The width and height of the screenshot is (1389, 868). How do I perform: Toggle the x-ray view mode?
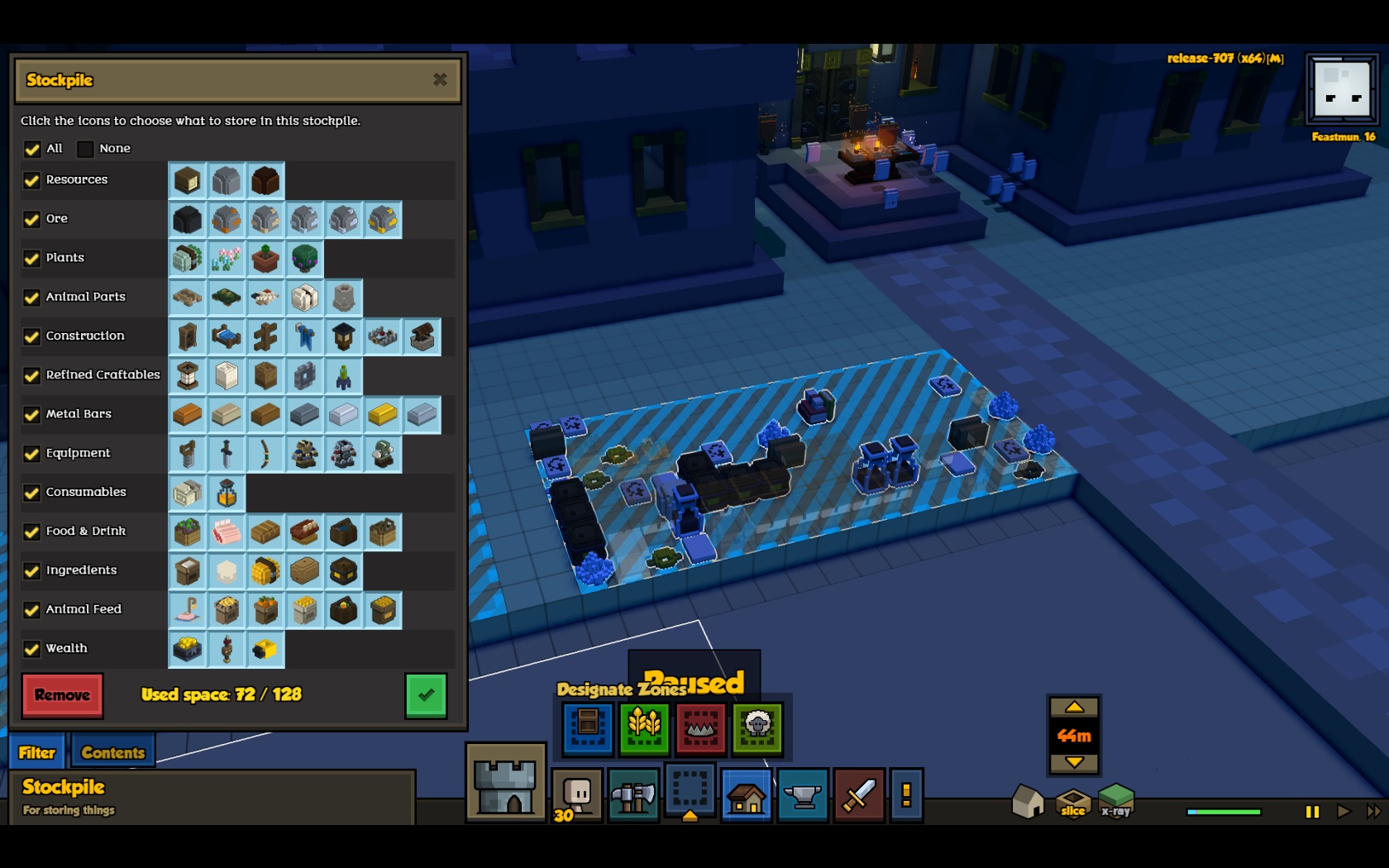tap(1115, 800)
